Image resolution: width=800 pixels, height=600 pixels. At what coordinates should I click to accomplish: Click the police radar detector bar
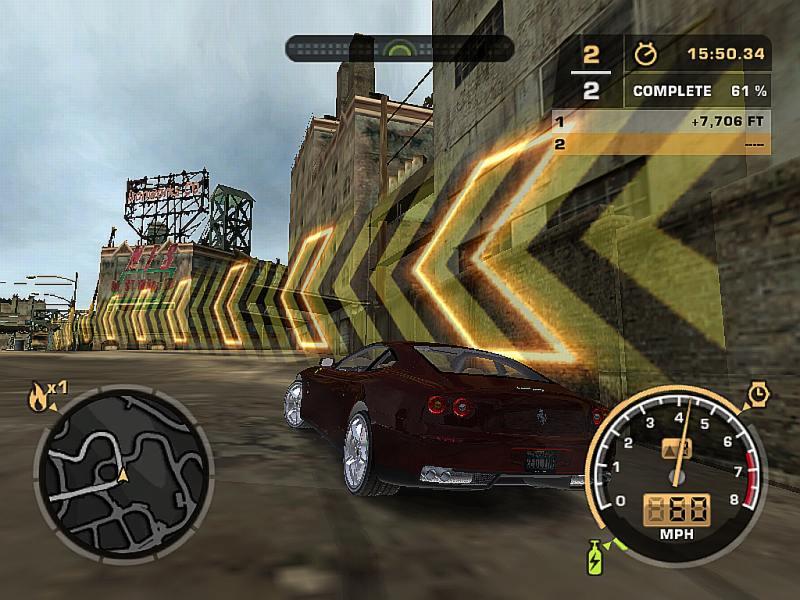(x=399, y=48)
